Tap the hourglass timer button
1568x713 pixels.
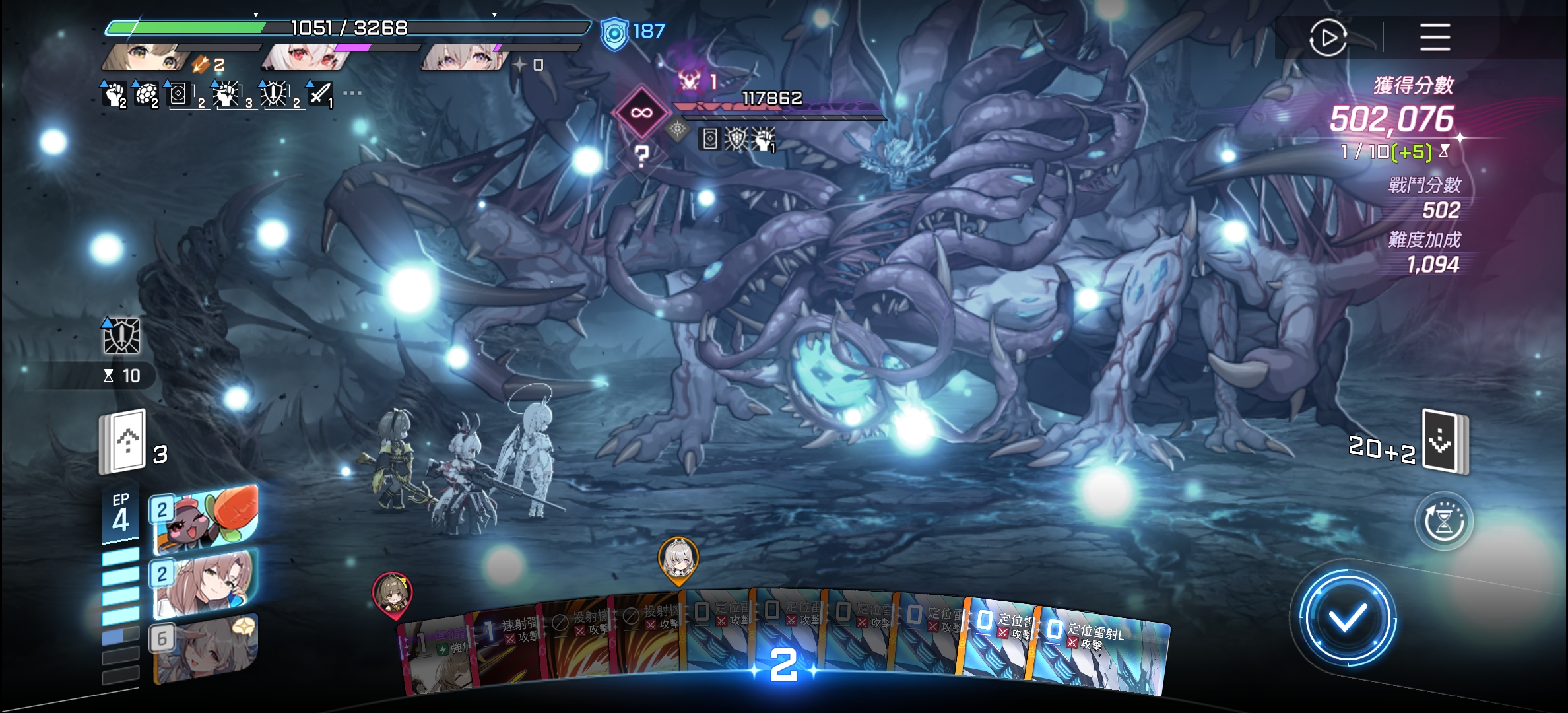1444,522
